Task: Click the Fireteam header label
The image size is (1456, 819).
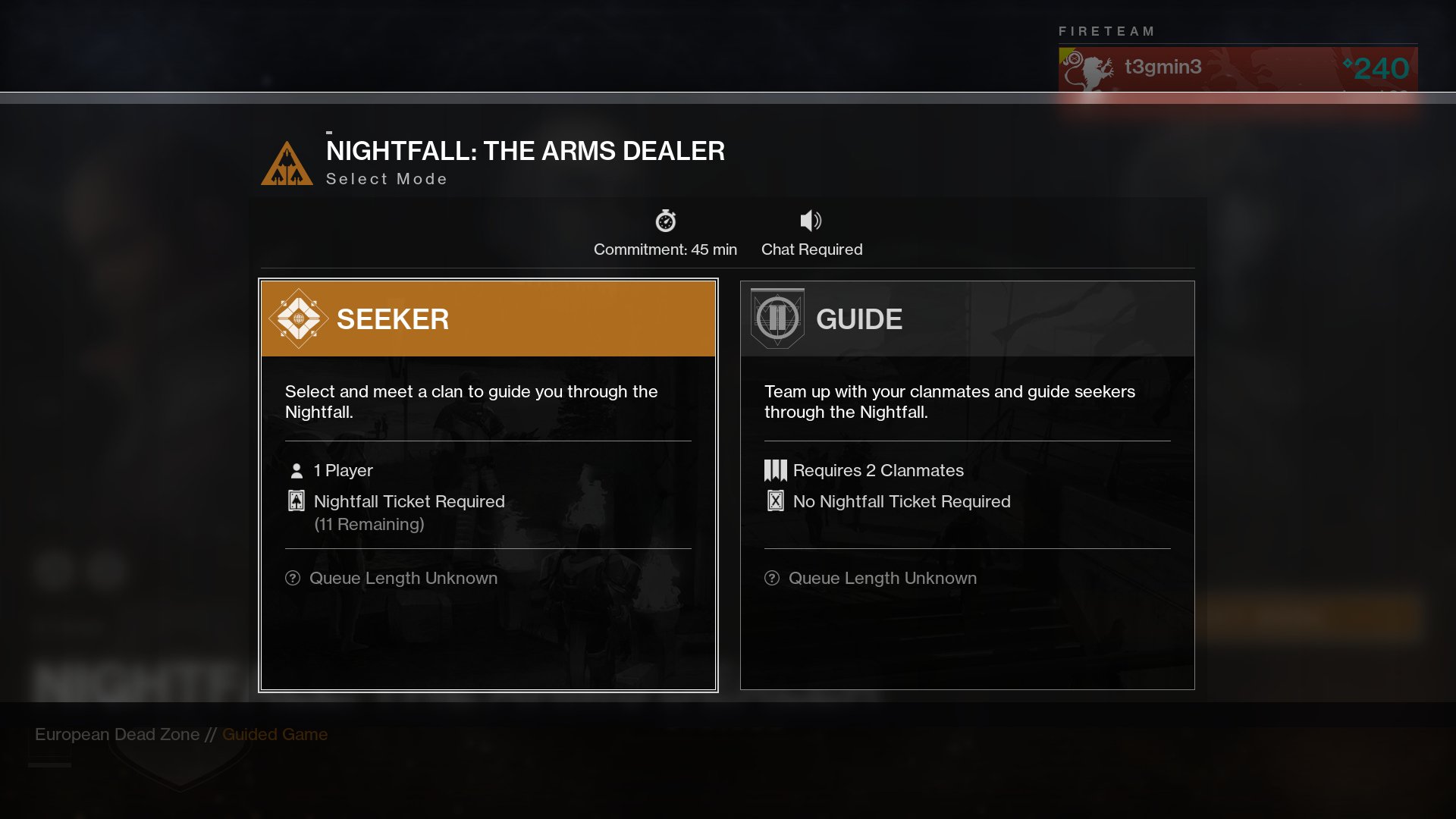Action: (1106, 32)
